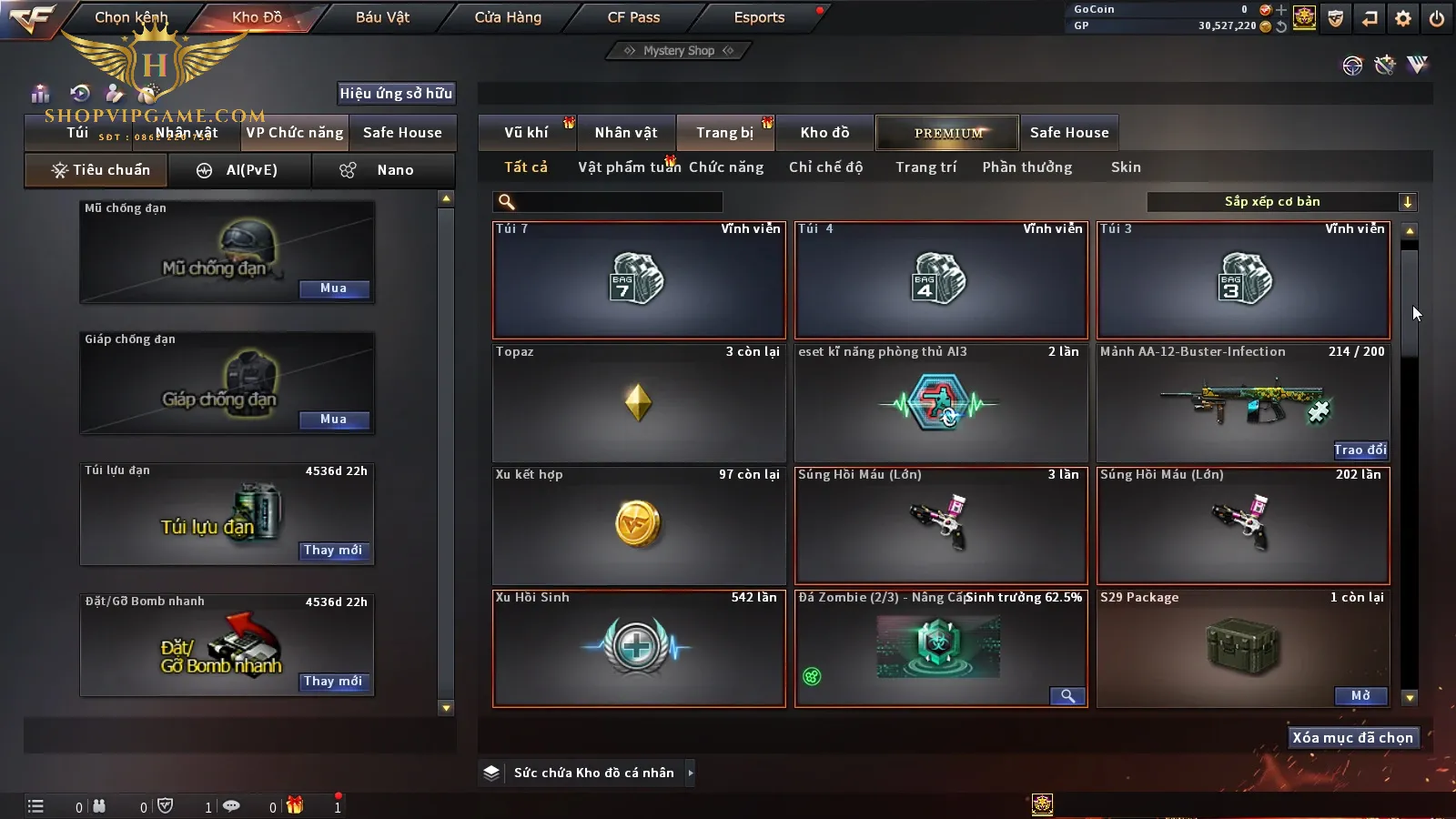
Task: Open settings with the gear icon
Action: (1402, 18)
